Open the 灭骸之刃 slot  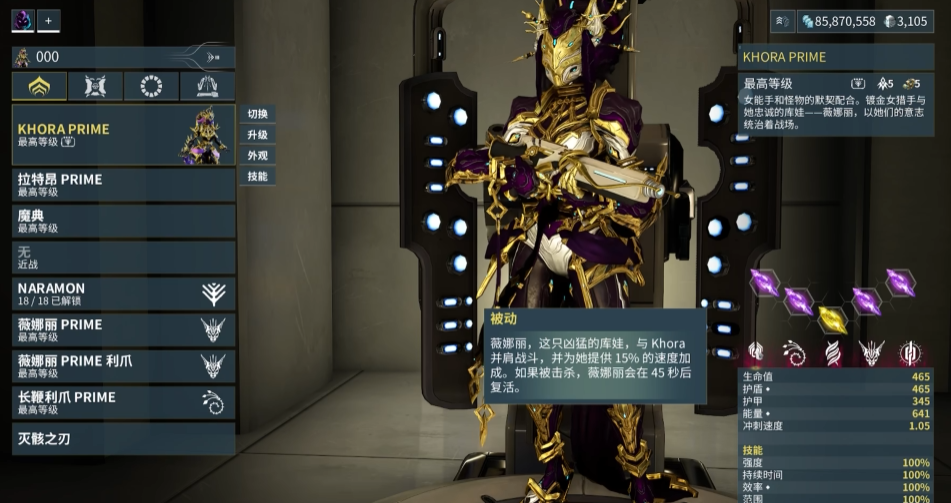click(x=123, y=438)
